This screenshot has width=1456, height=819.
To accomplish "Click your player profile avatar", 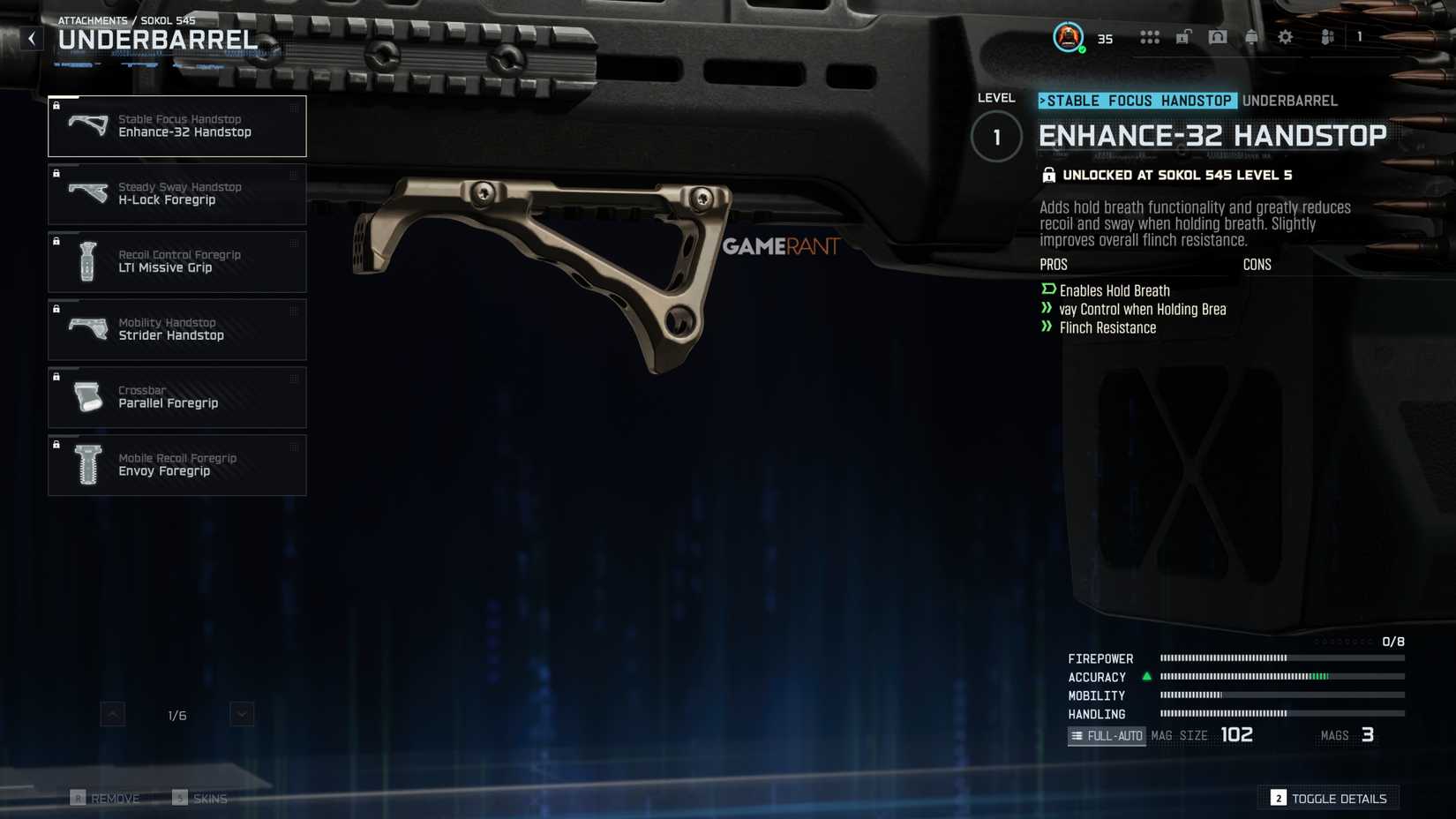I will (x=1068, y=37).
